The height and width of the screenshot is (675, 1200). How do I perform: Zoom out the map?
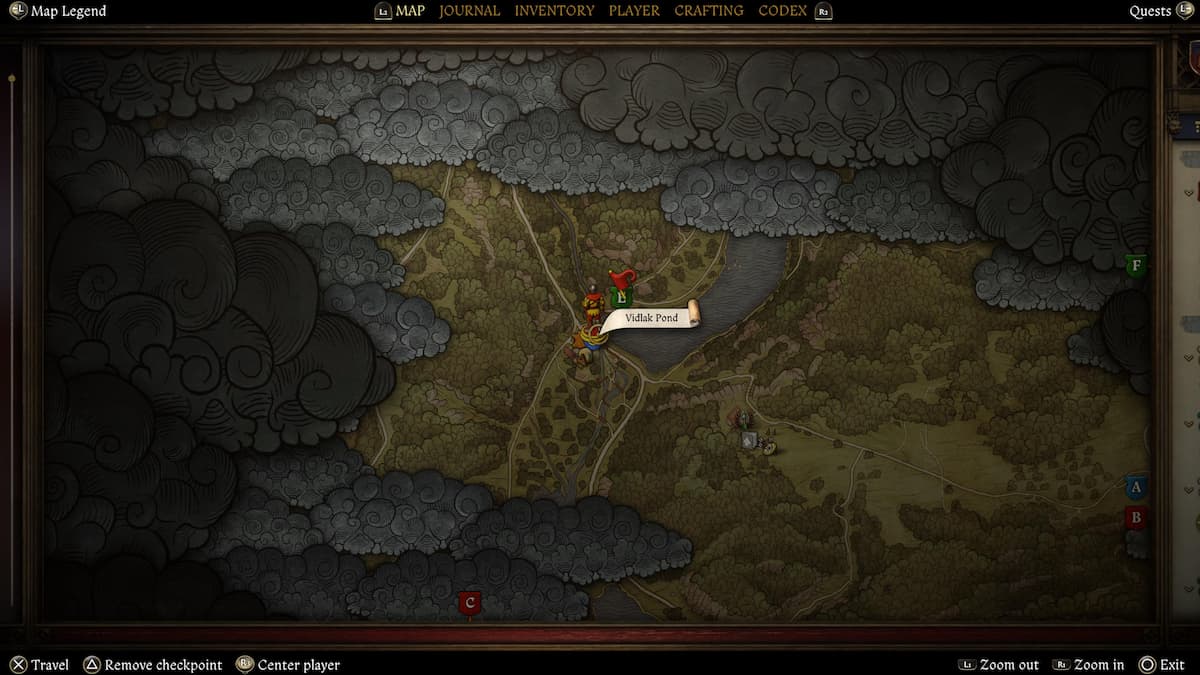tap(1009, 665)
